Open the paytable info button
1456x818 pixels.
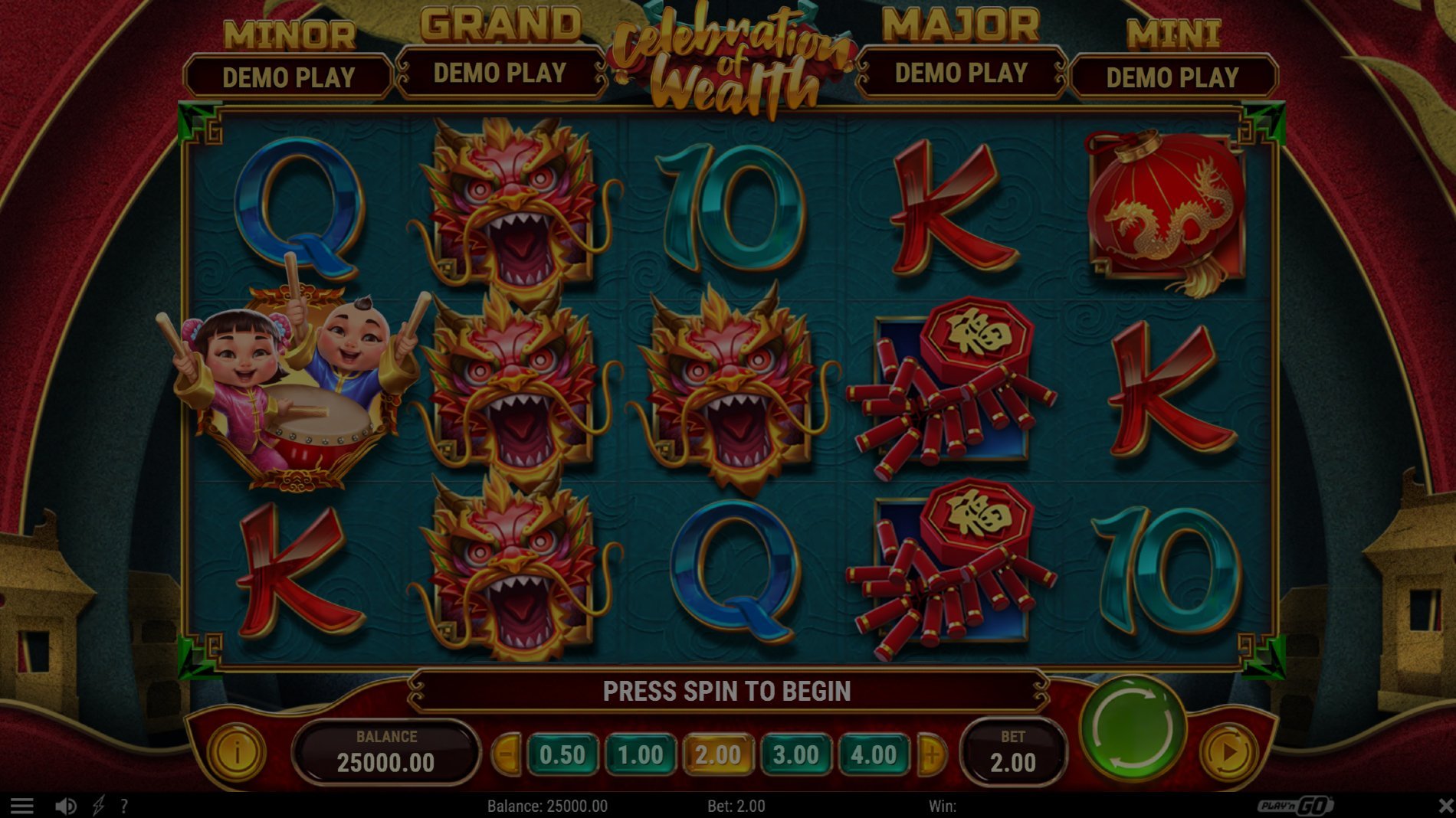[x=237, y=753]
